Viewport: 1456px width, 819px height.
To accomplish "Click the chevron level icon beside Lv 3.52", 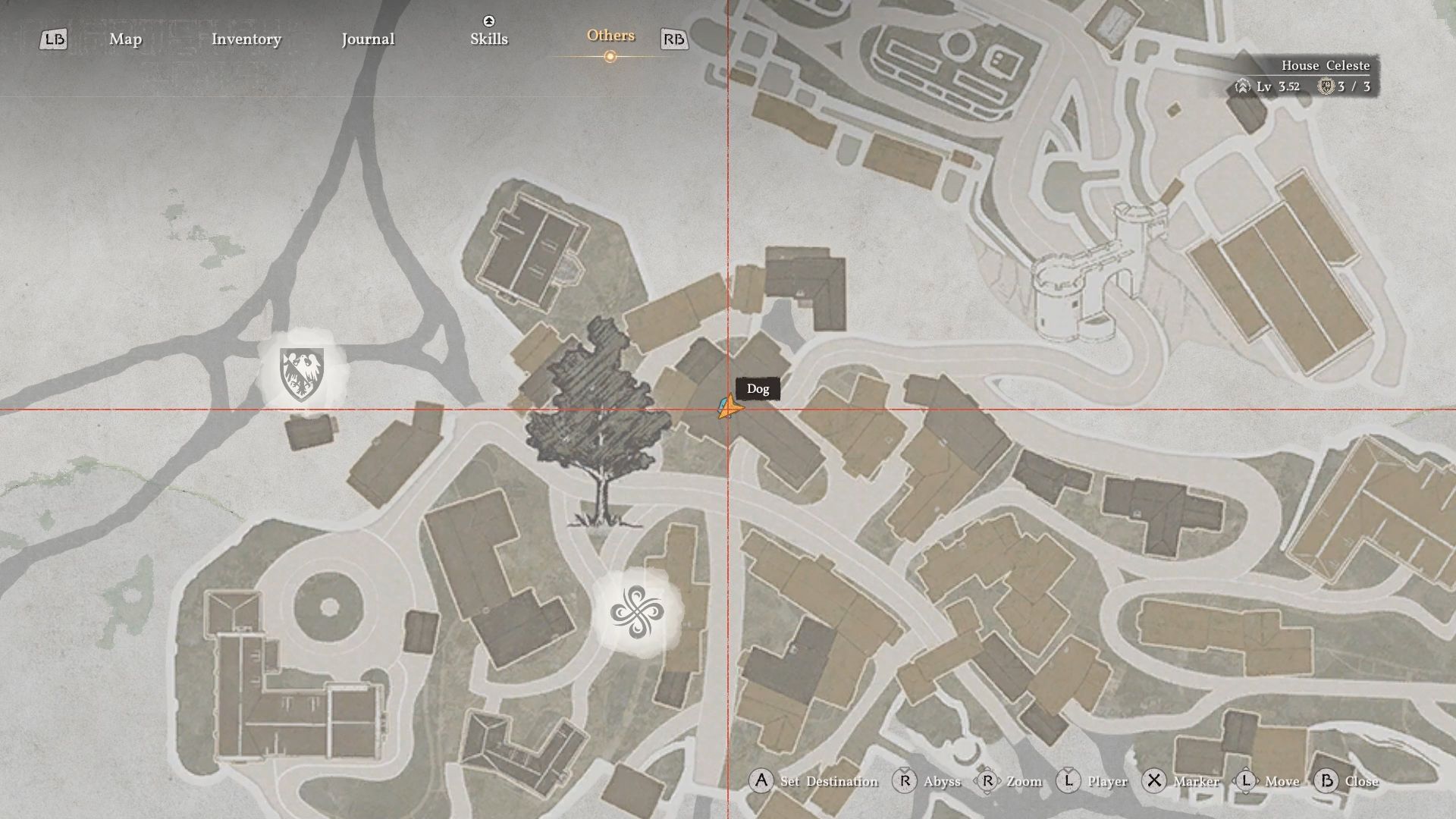I will (x=1242, y=86).
